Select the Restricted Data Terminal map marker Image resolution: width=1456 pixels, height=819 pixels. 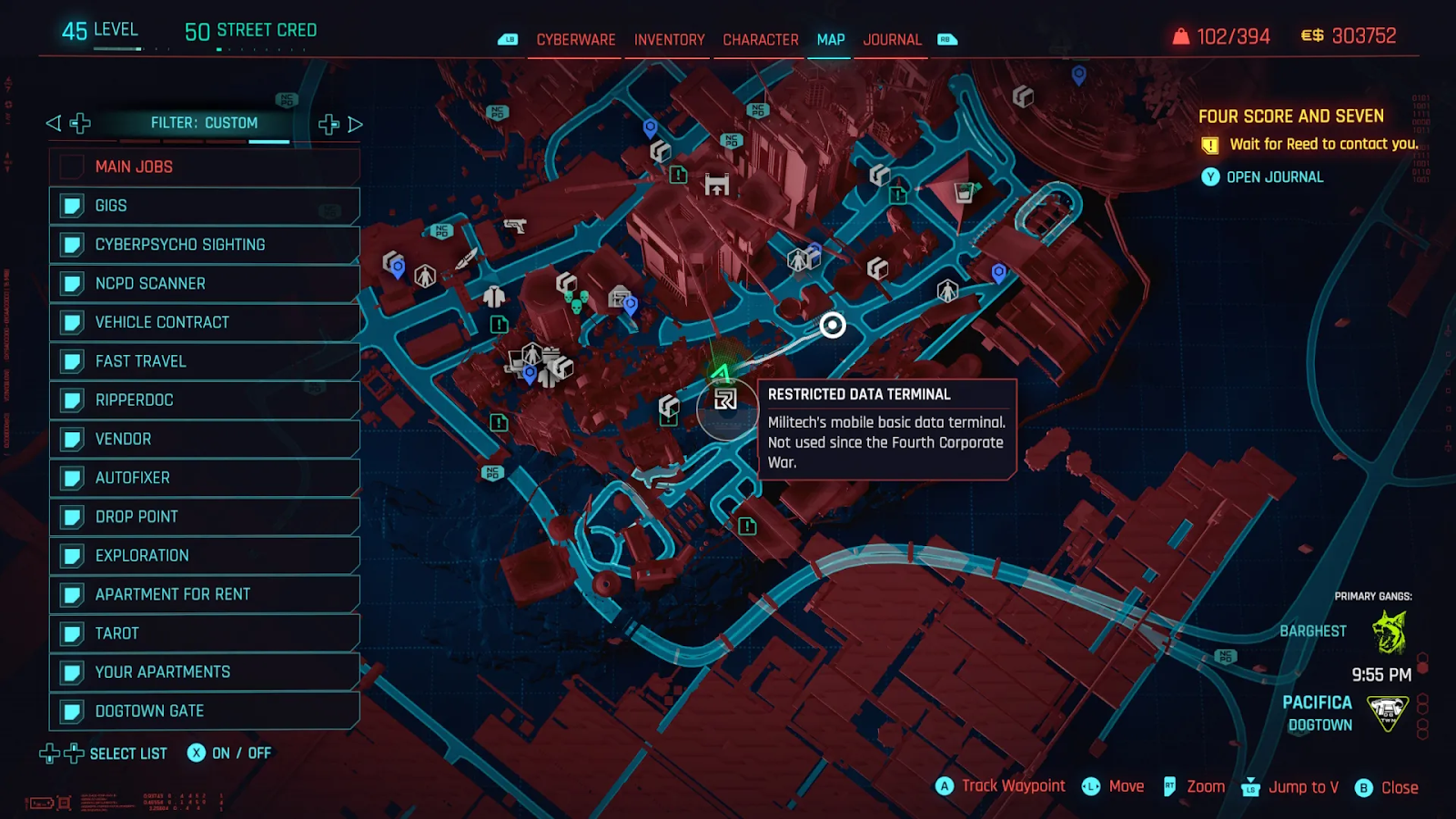tap(725, 399)
